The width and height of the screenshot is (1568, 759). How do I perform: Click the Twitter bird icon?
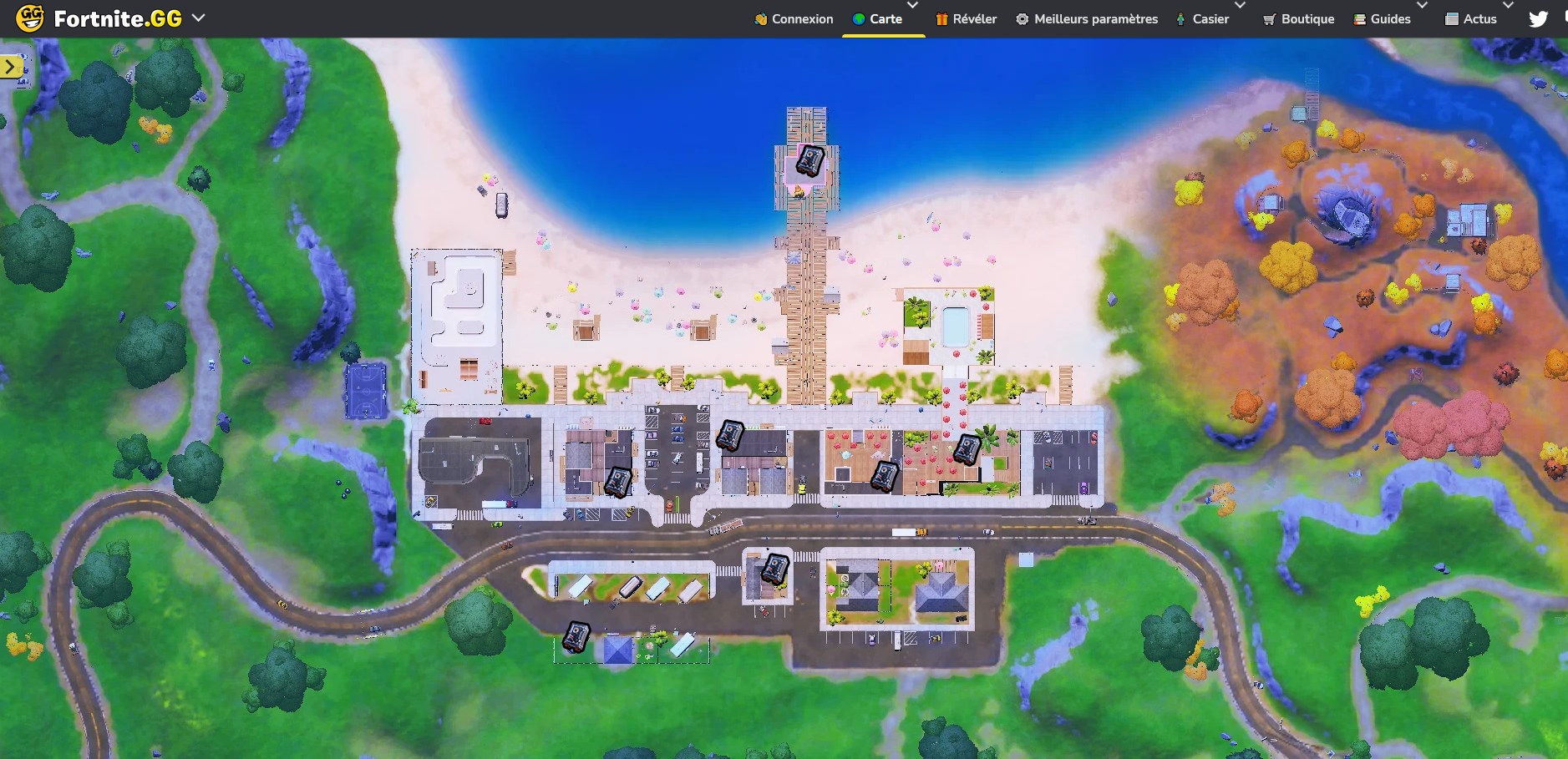1540,17
